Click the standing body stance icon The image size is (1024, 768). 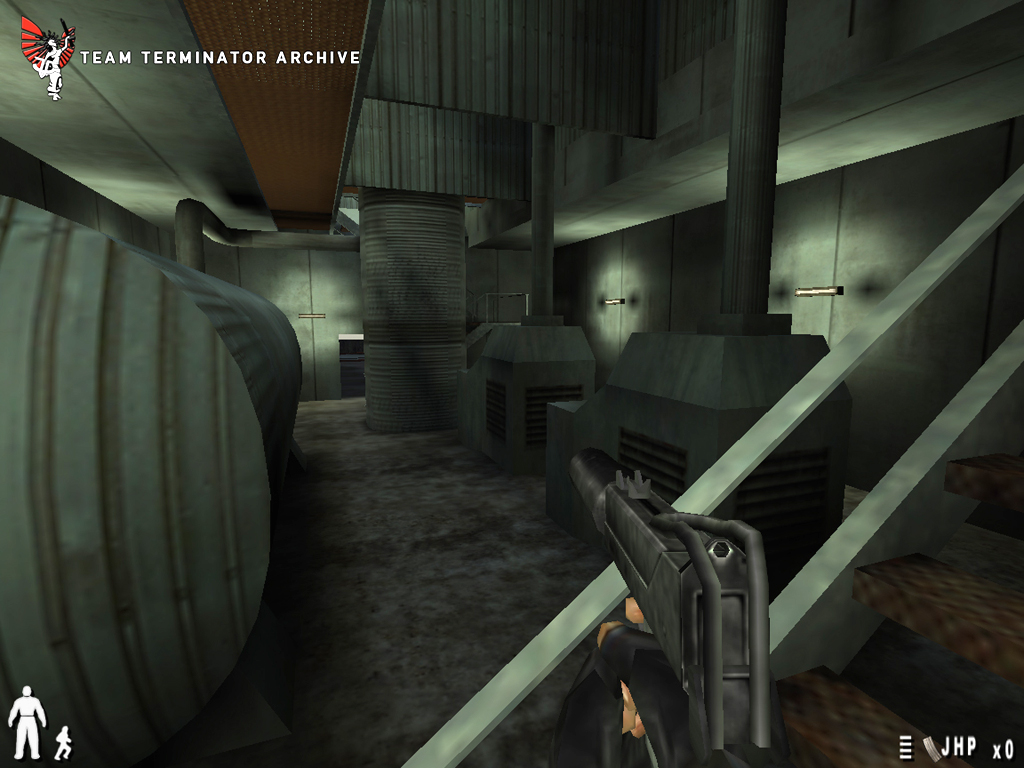coord(27,721)
